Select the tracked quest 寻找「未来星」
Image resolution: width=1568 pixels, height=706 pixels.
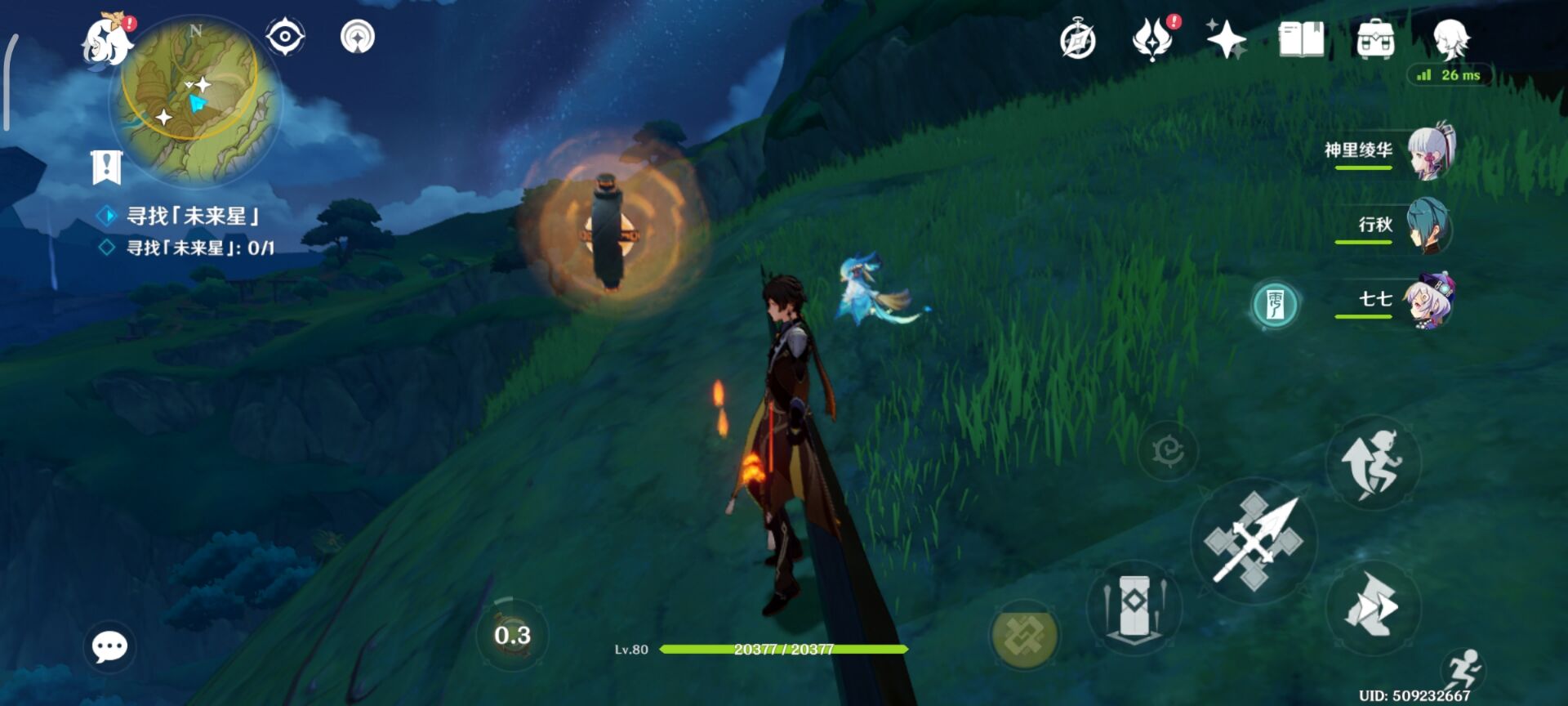tap(193, 217)
